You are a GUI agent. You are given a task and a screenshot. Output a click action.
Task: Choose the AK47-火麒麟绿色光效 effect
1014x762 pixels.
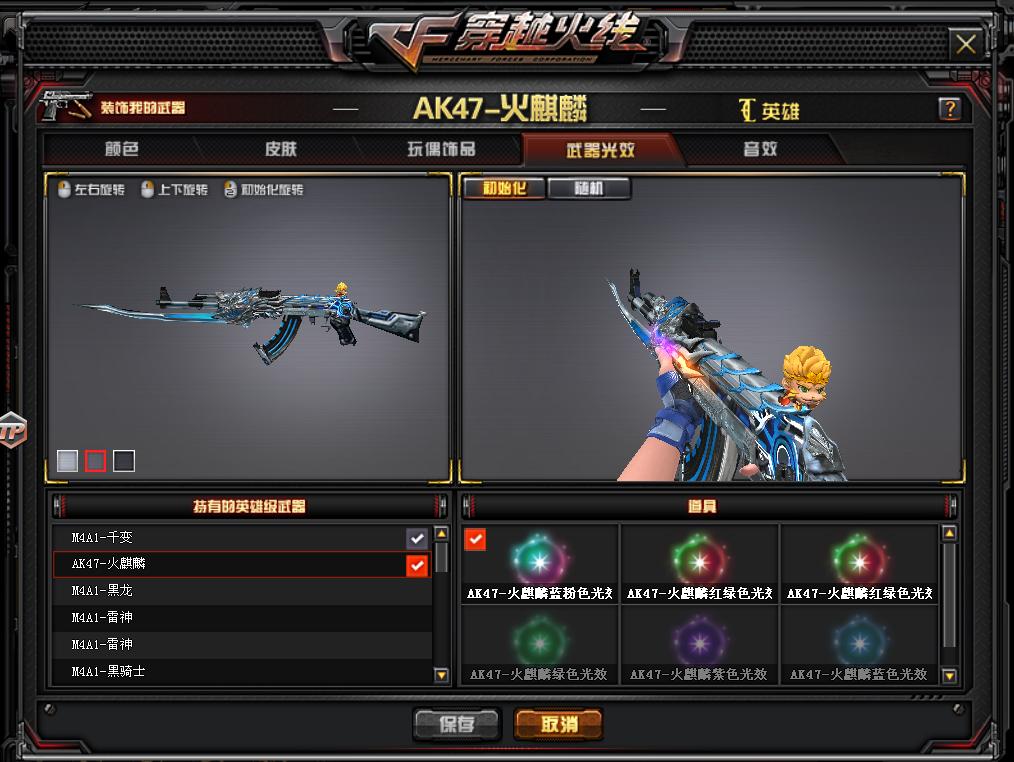point(539,645)
